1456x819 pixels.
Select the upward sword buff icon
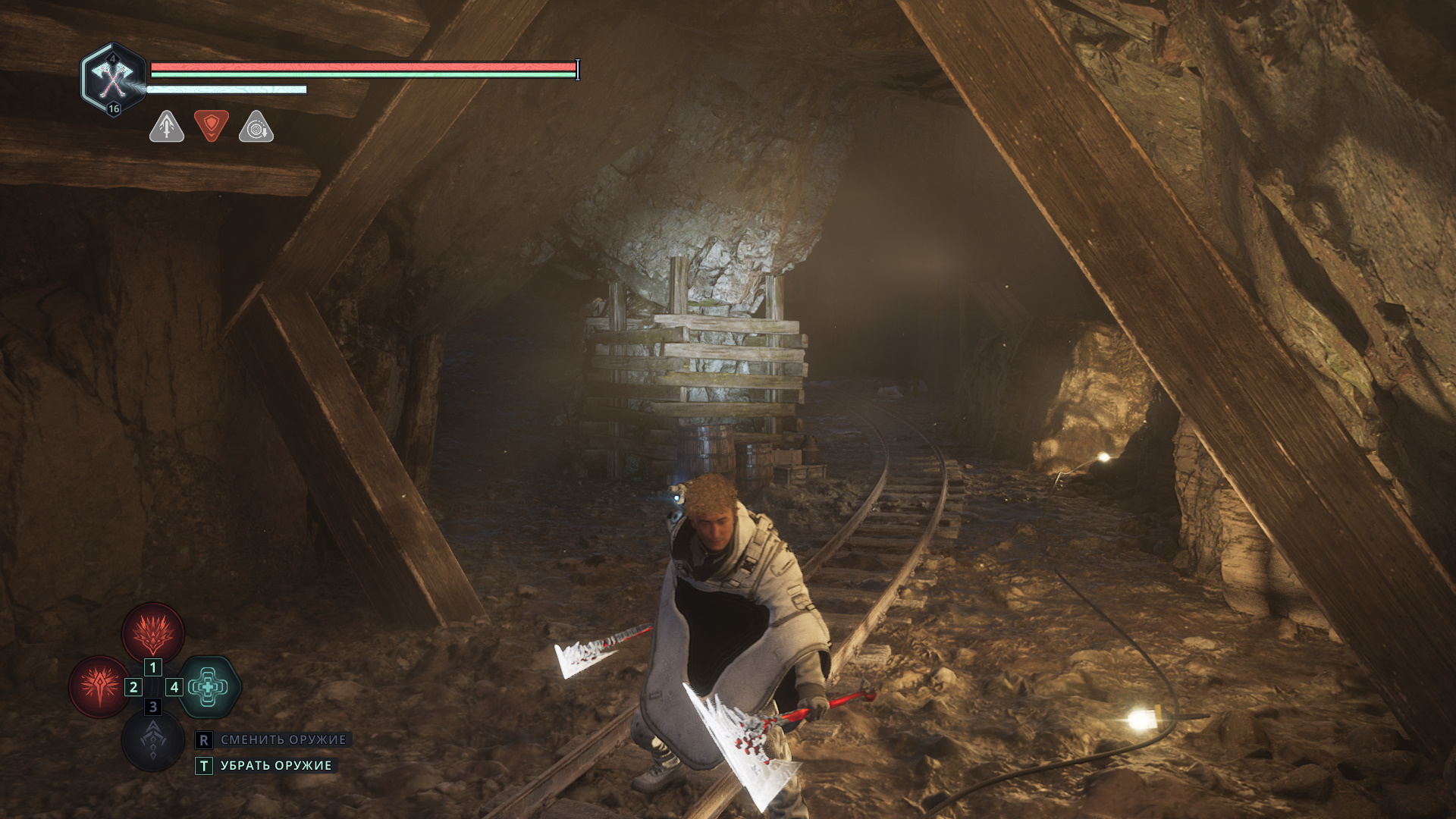click(167, 127)
